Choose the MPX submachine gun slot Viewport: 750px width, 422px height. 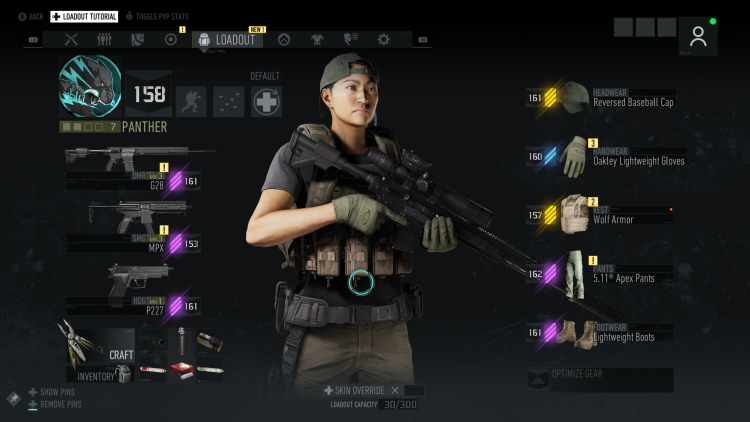tap(138, 215)
